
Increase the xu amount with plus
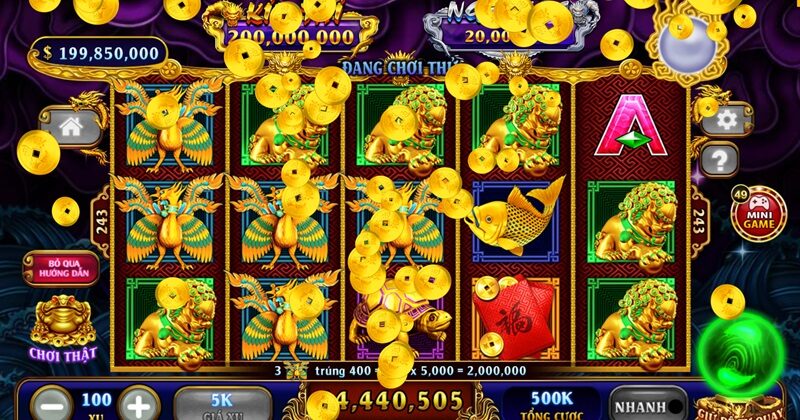[x=138, y=405]
